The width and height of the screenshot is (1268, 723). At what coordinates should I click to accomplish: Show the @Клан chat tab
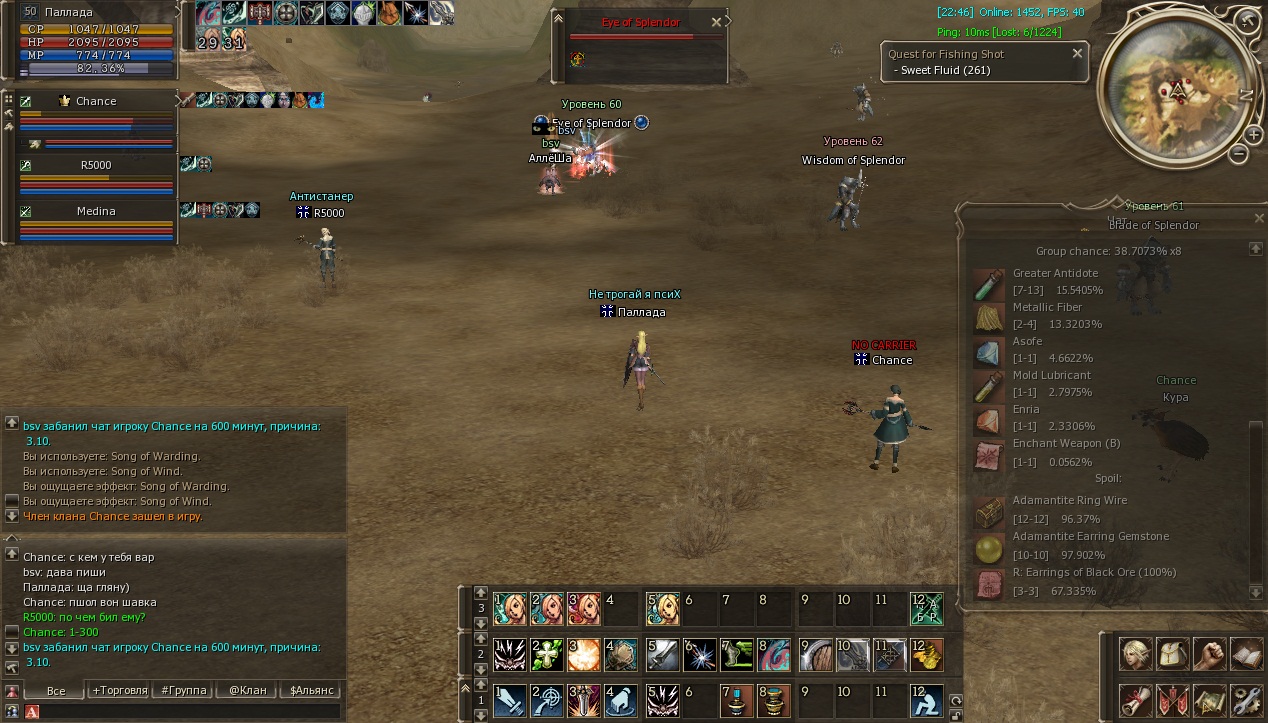(247, 690)
